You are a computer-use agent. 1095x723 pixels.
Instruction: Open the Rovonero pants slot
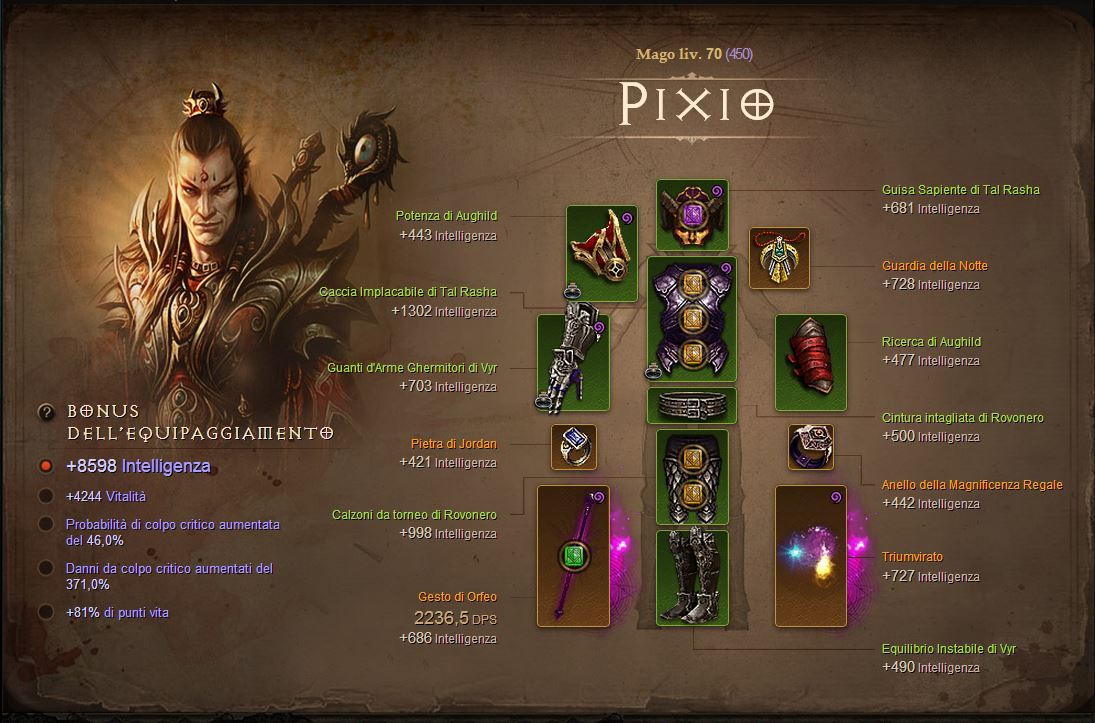tap(692, 477)
